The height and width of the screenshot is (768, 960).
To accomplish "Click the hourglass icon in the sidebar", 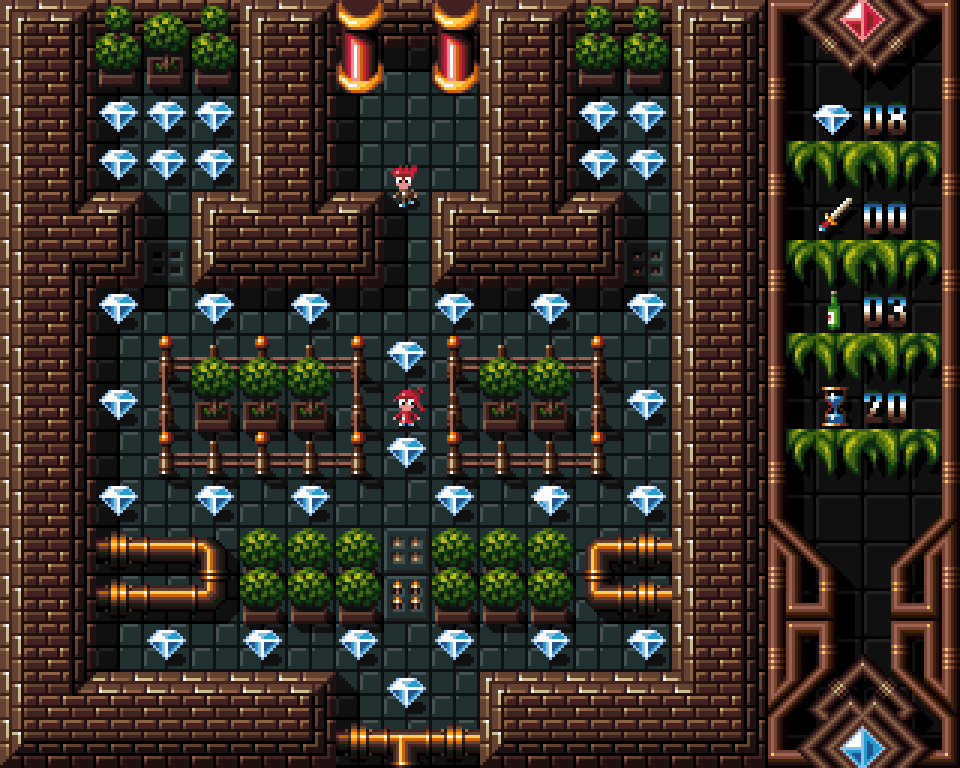I will tap(833, 407).
